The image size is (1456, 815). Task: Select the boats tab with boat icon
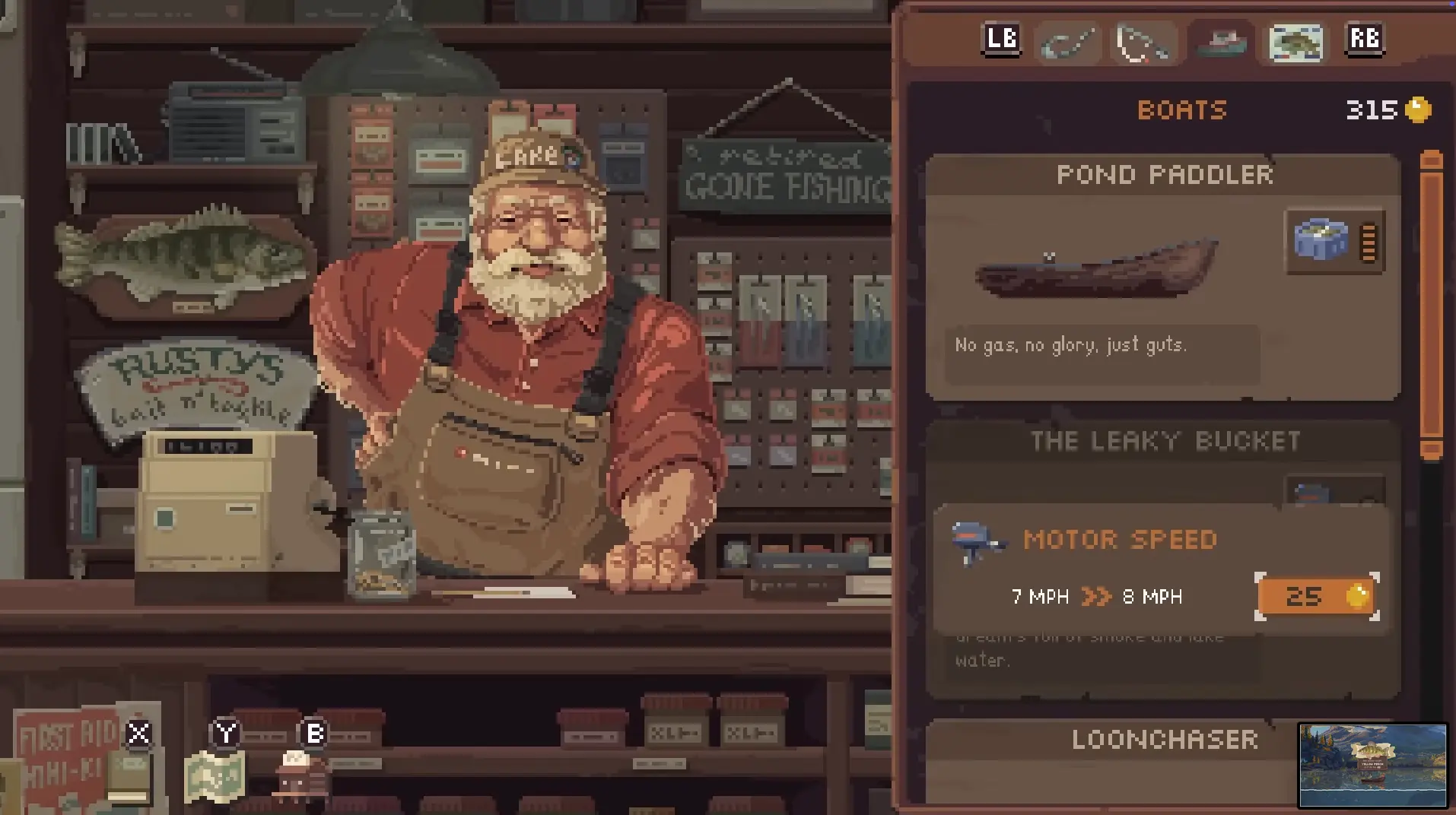[1221, 43]
